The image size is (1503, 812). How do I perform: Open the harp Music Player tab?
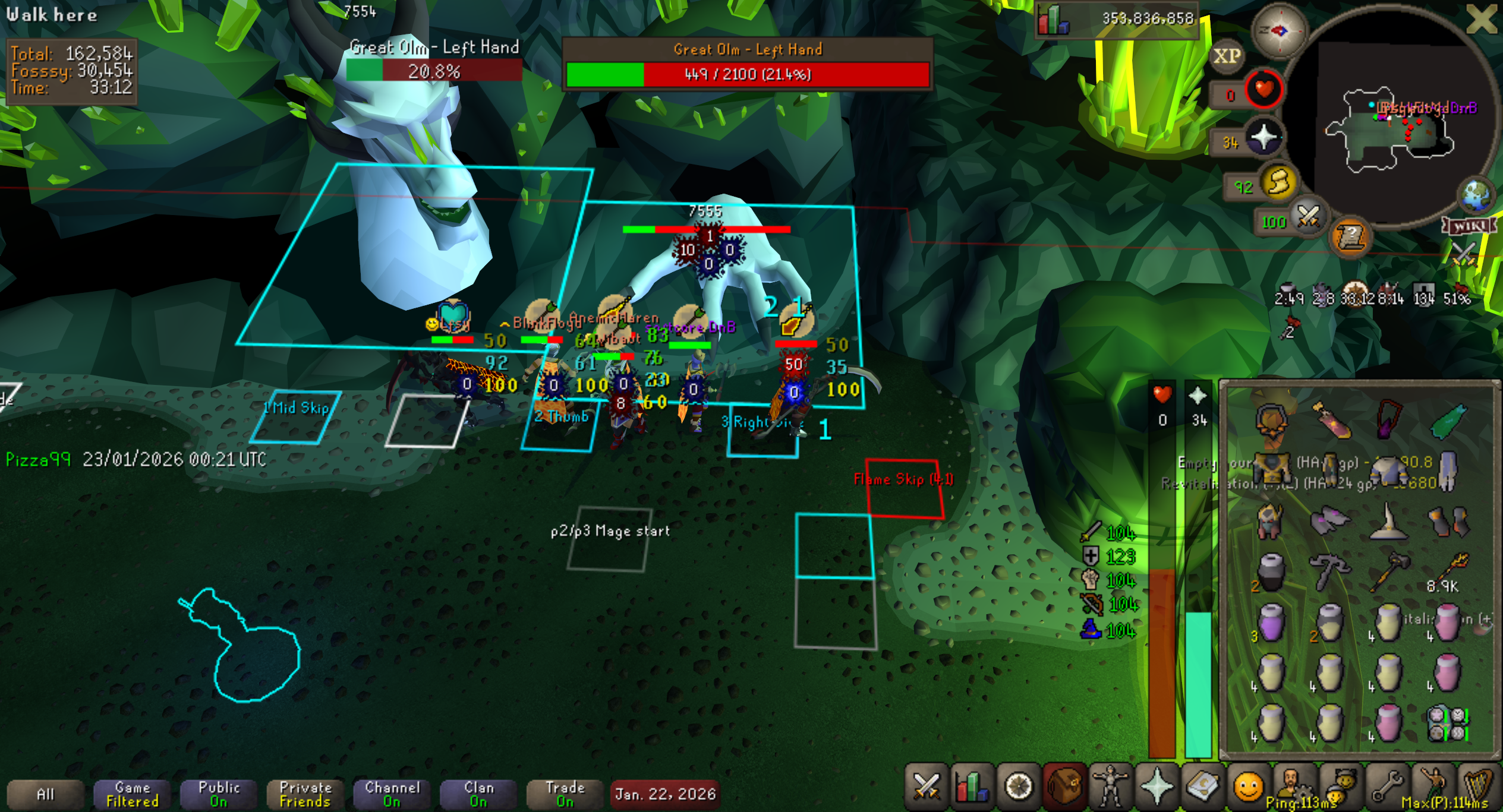click(1478, 788)
